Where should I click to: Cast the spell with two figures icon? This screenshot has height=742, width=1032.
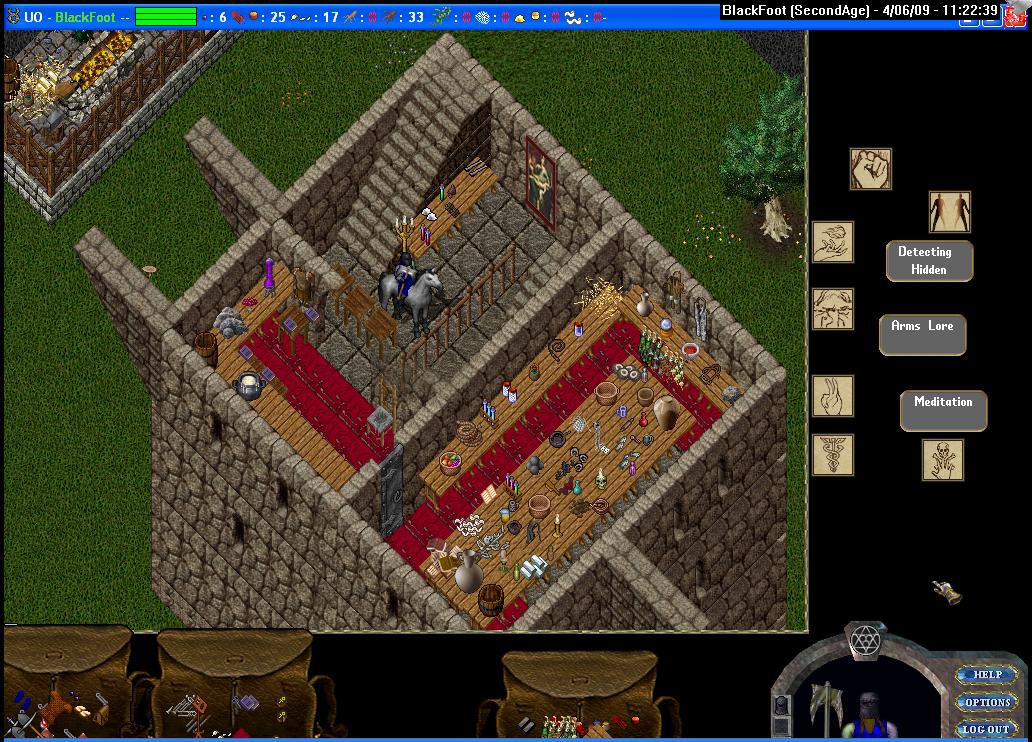(949, 212)
